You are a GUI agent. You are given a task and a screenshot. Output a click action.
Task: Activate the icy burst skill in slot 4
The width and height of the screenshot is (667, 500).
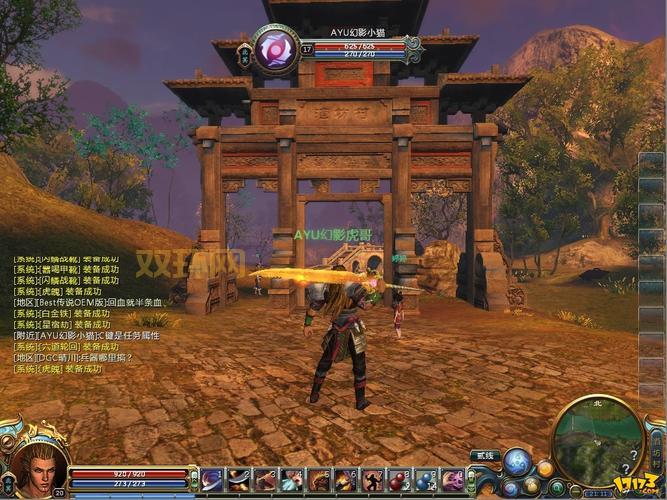pyautogui.click(x=292, y=480)
